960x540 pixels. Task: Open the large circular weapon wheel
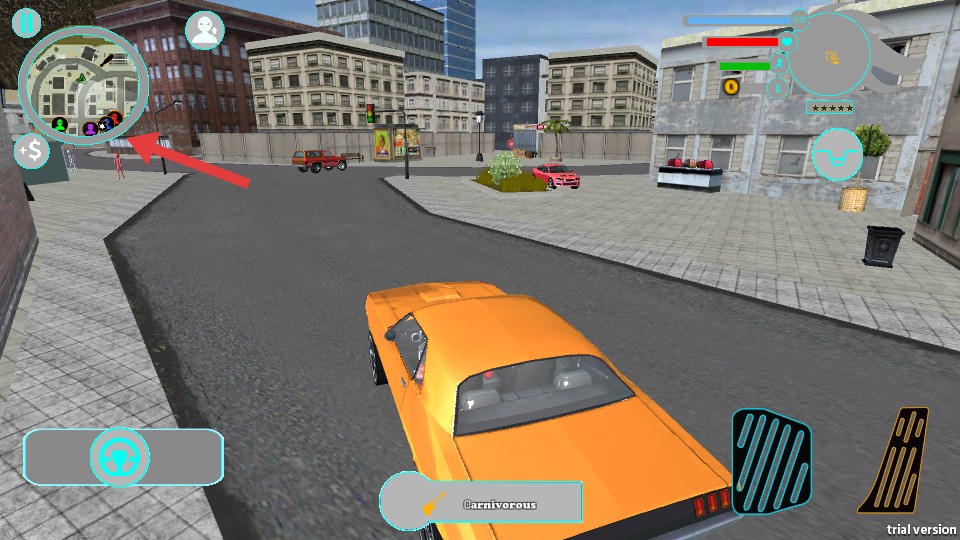pyautogui.click(x=829, y=55)
